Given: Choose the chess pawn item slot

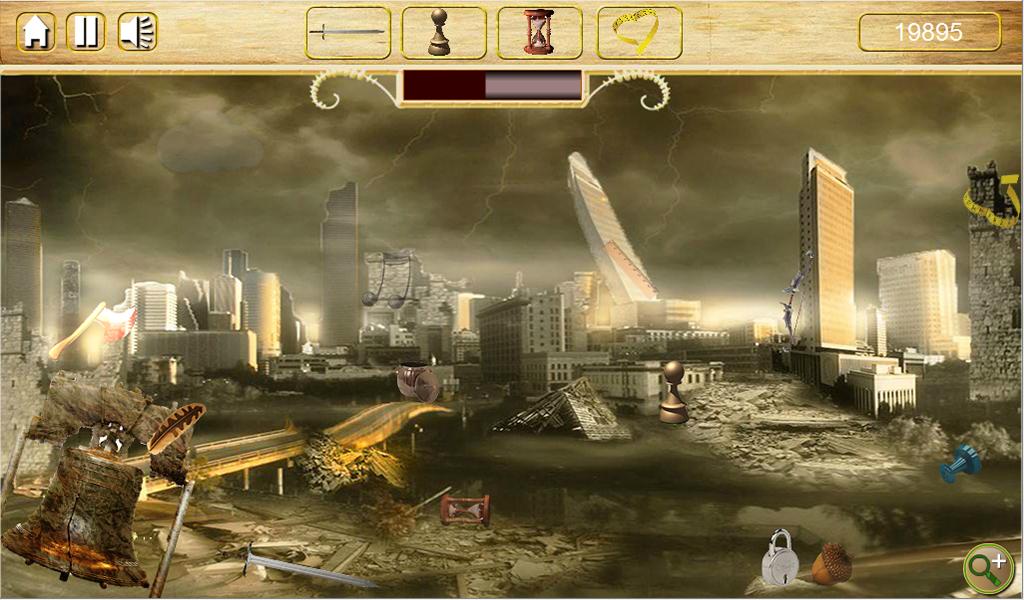Looking at the screenshot, I should click(443, 33).
